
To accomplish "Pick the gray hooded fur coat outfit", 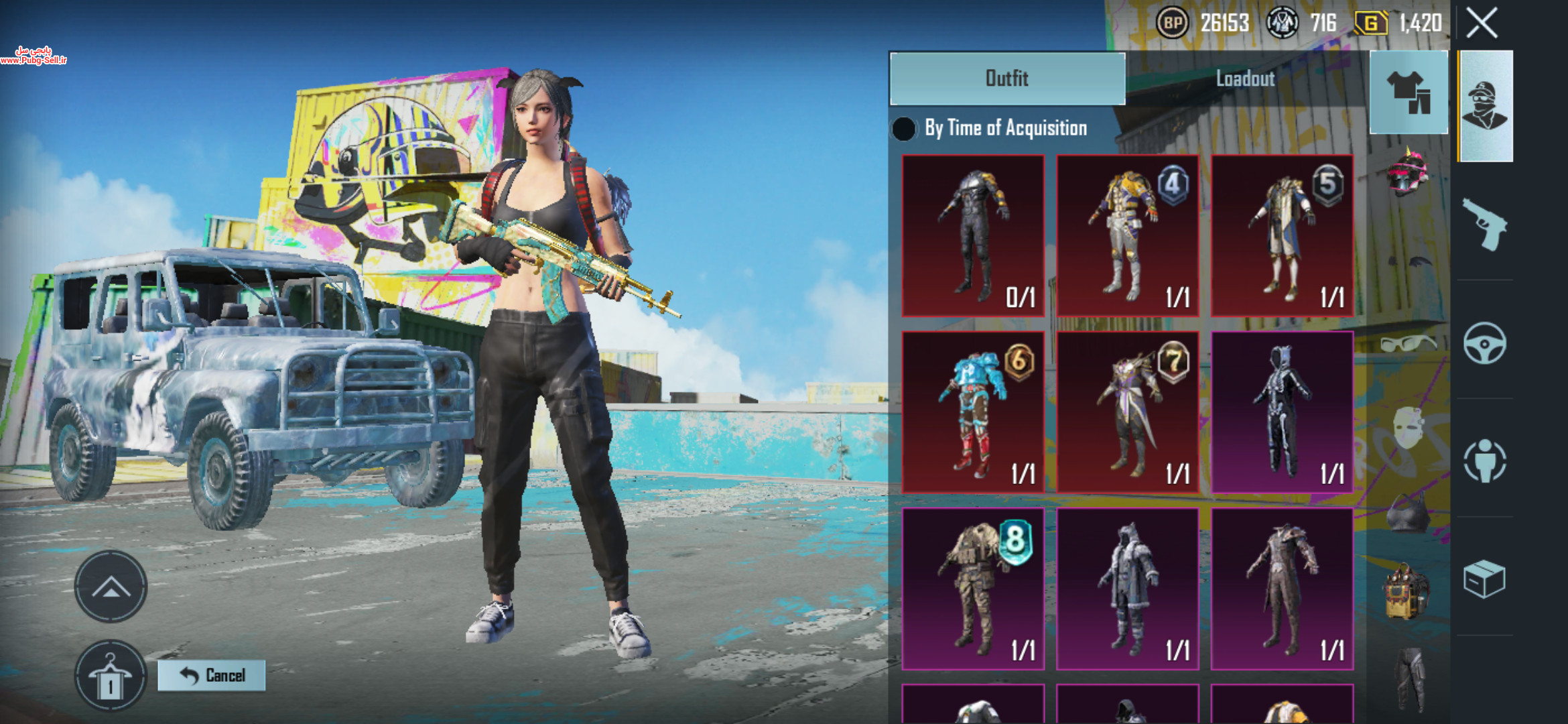I will pyautogui.click(x=1128, y=589).
